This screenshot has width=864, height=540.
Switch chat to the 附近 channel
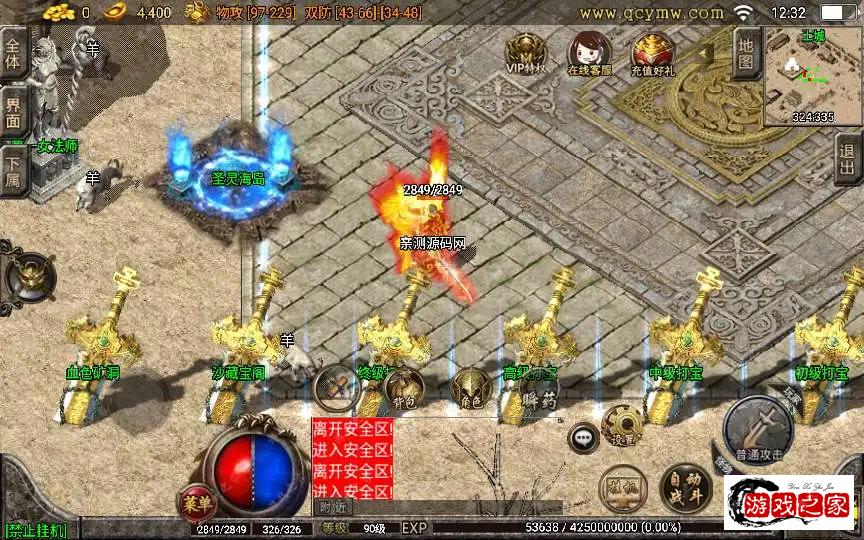pos(335,507)
